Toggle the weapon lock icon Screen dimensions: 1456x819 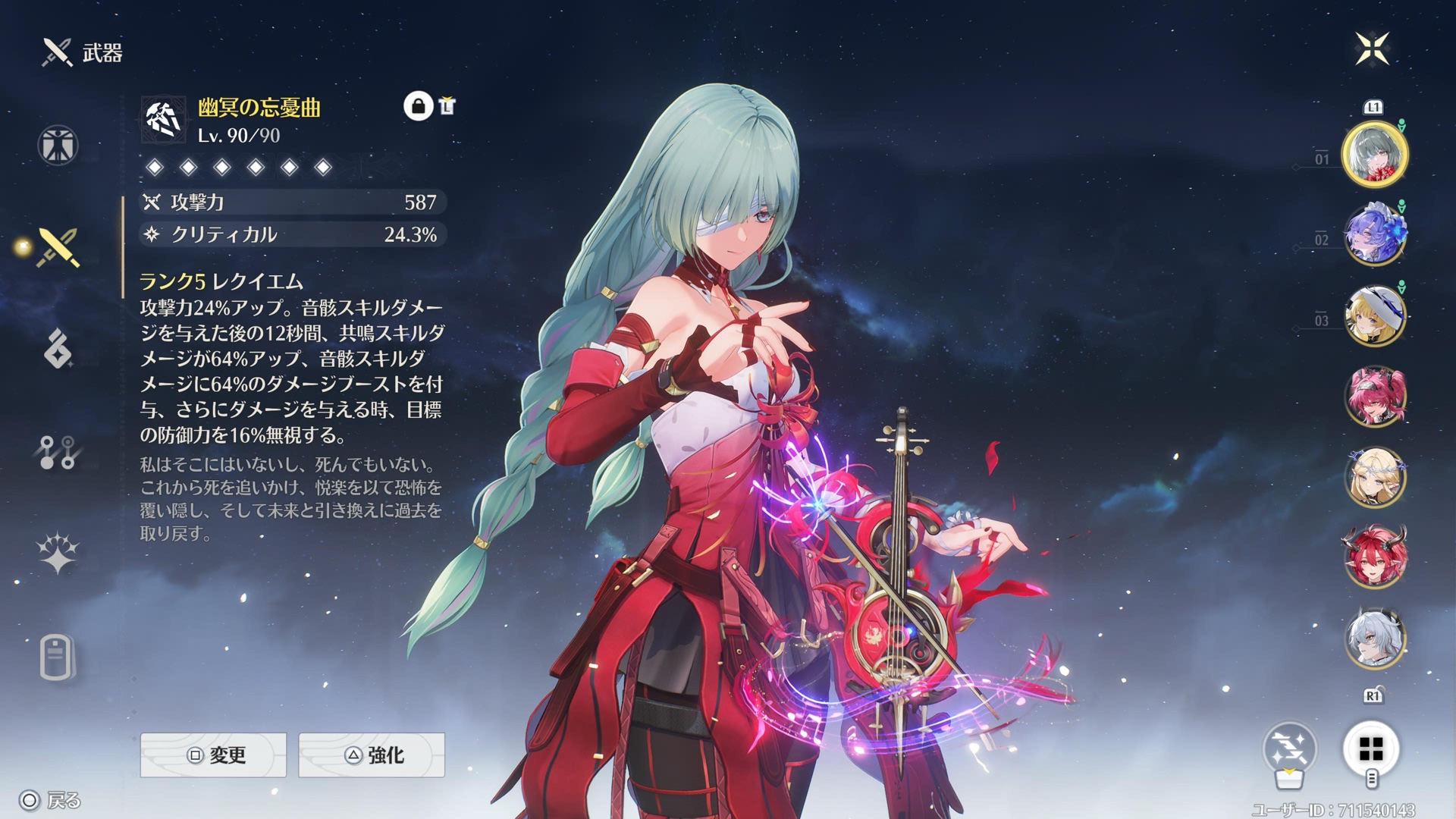pyautogui.click(x=418, y=106)
